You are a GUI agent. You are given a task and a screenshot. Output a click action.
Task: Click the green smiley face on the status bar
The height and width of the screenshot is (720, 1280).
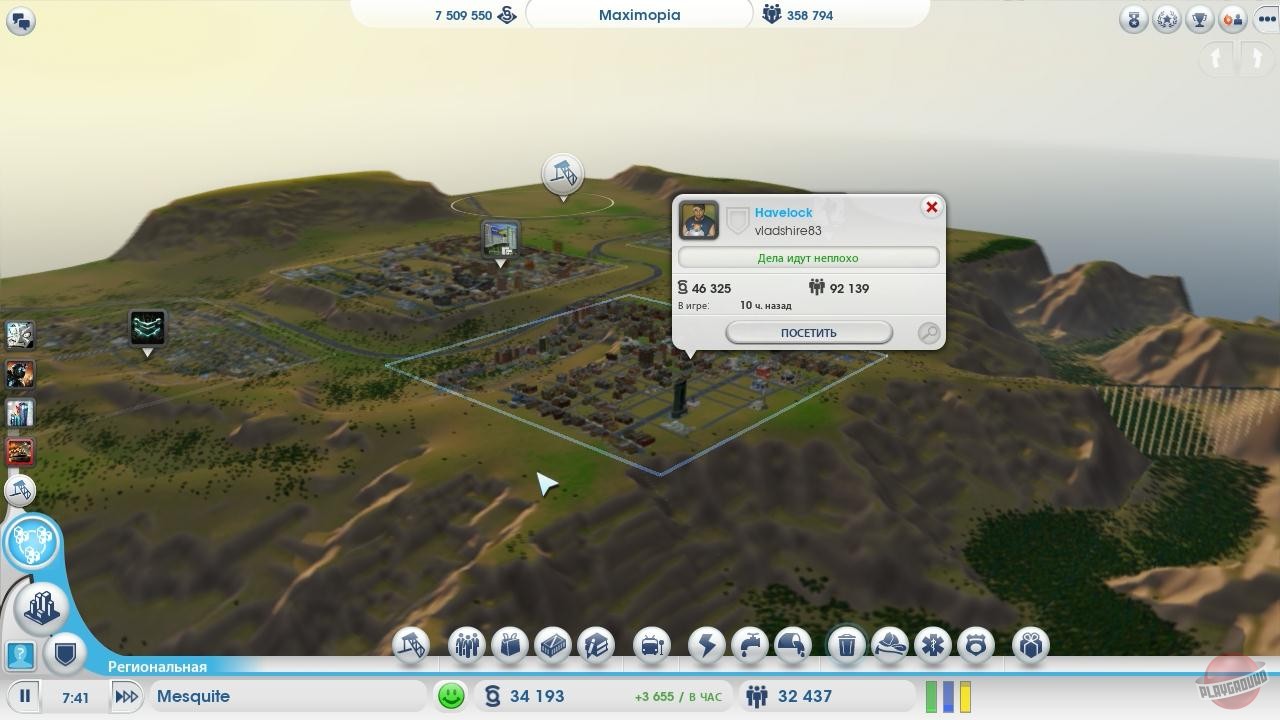pyautogui.click(x=450, y=695)
